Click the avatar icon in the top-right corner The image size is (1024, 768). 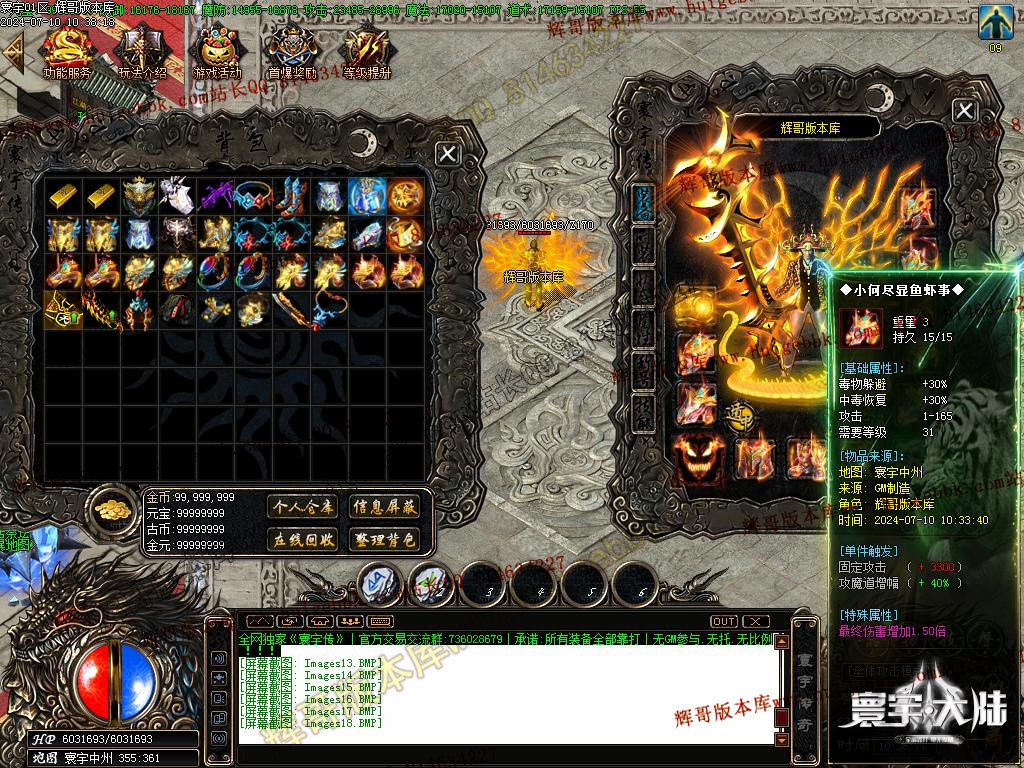tap(994, 22)
